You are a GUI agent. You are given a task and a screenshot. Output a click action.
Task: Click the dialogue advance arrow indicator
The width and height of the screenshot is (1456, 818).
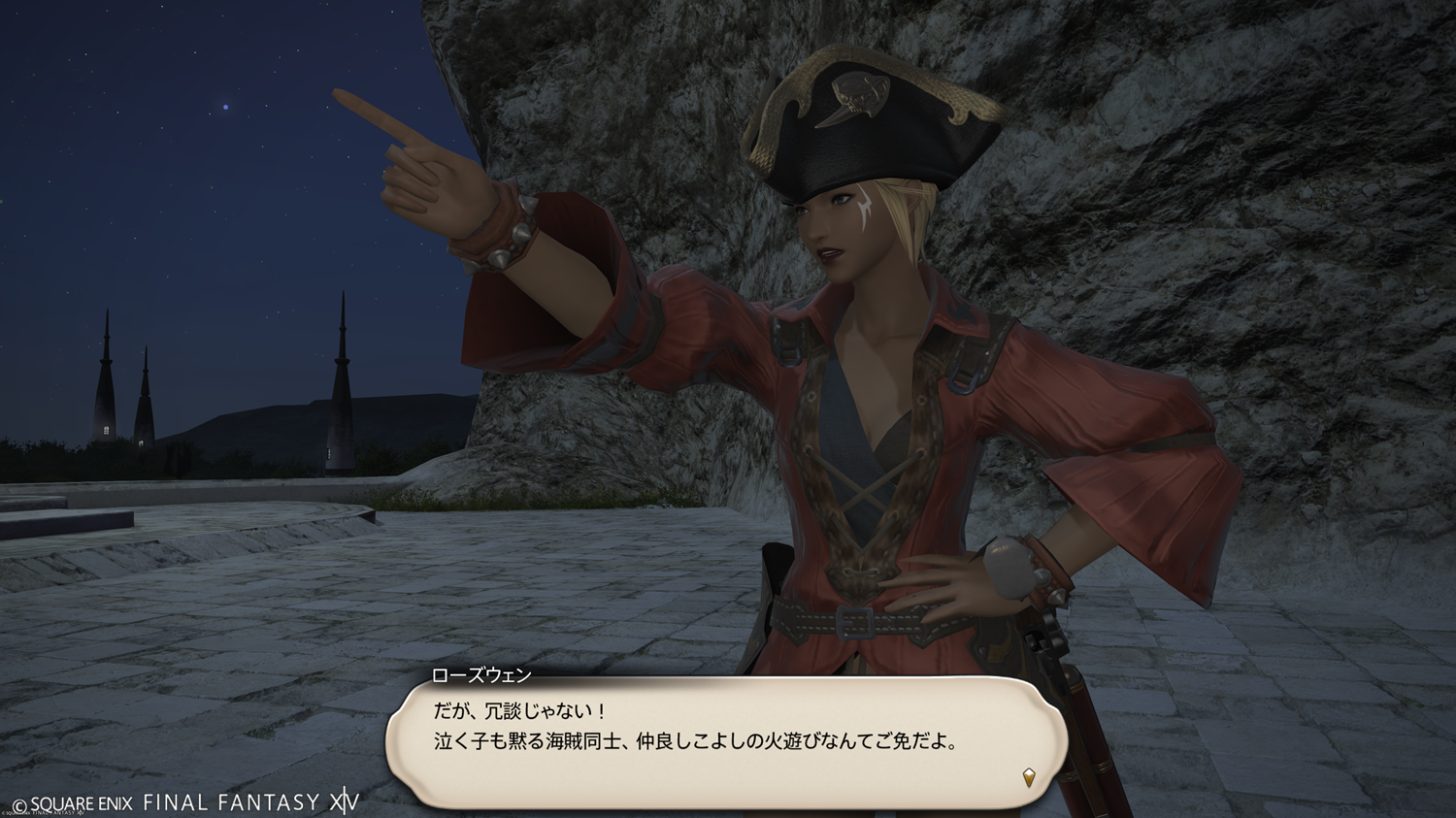coord(1029,776)
